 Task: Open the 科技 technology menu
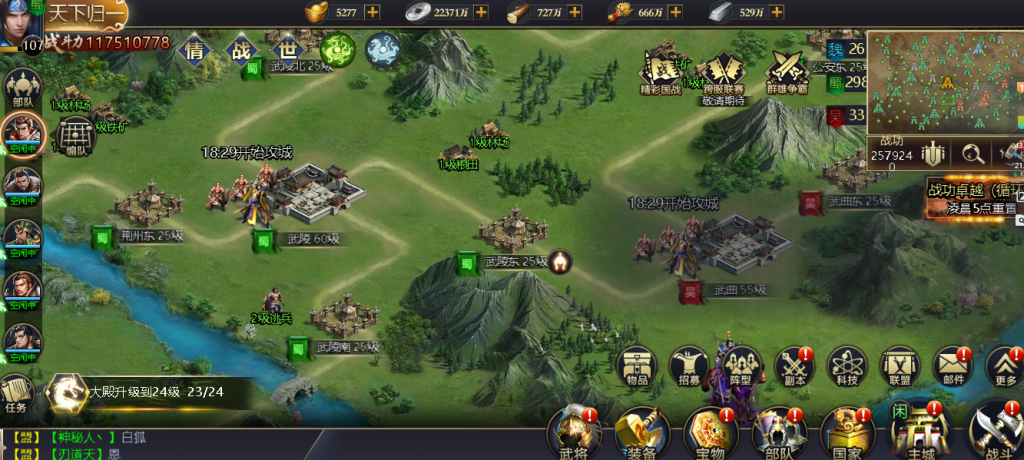tap(847, 367)
